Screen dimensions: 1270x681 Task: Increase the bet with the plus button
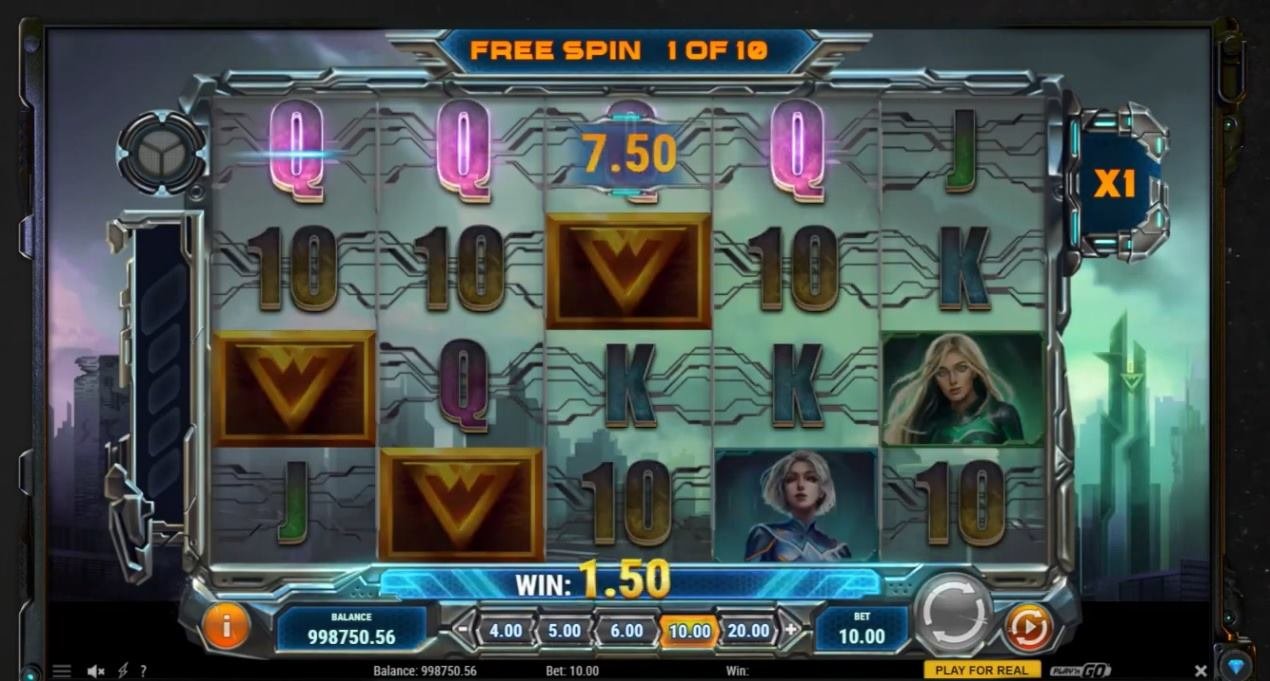[791, 630]
